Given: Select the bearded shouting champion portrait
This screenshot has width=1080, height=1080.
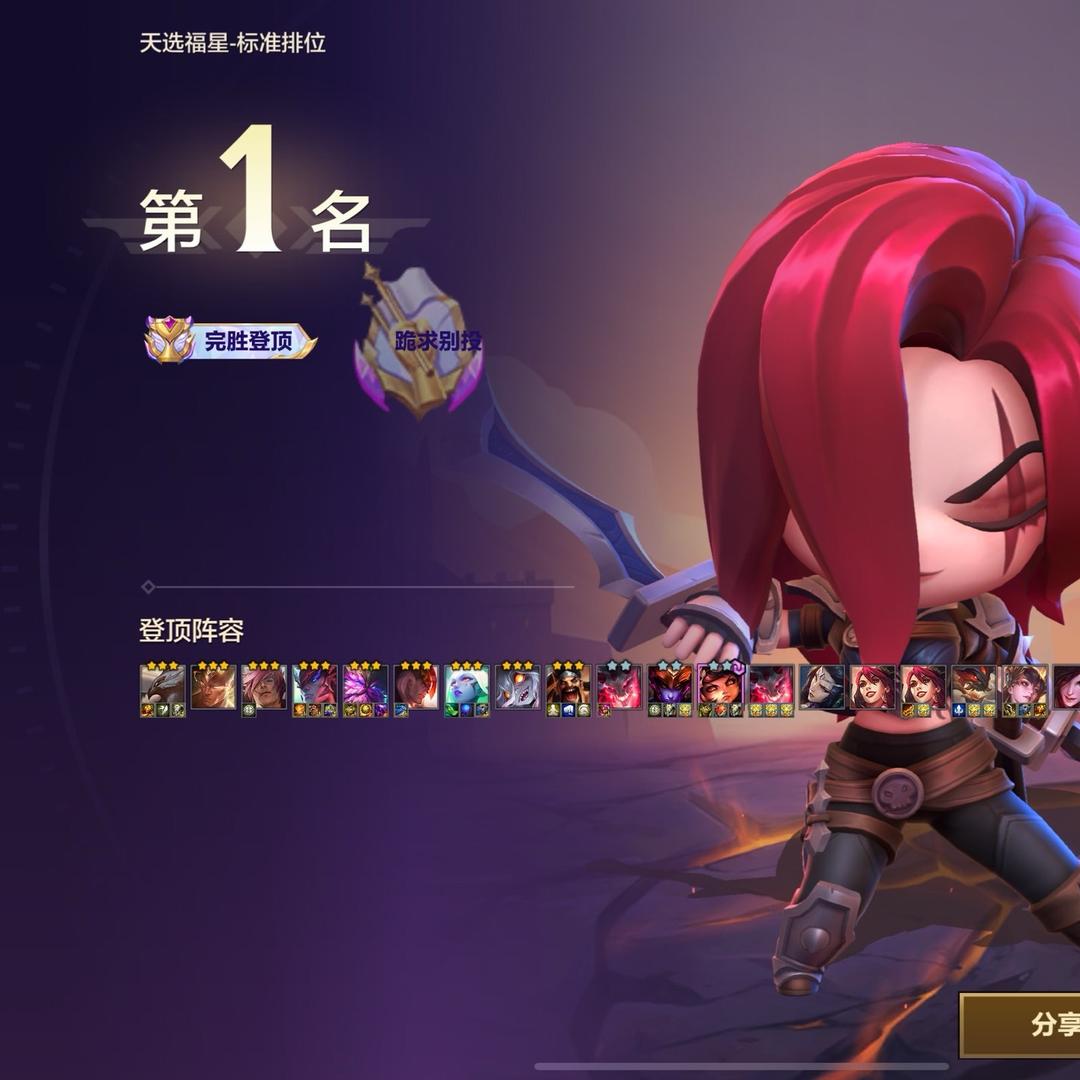Looking at the screenshot, I should pos(568,686).
